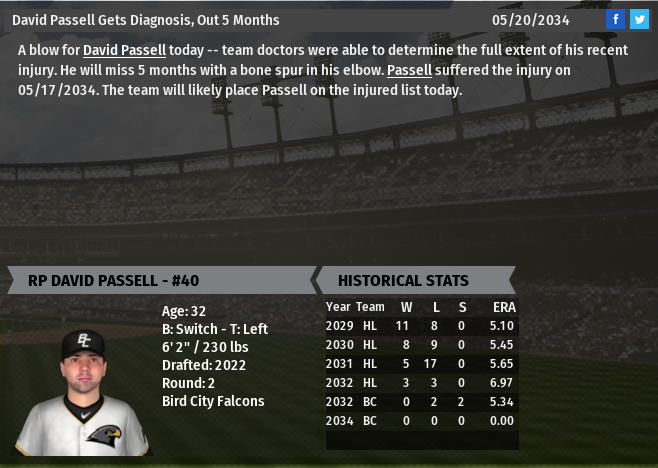Share the story on Facebook
This screenshot has width=658, height=468.
pos(616,19)
